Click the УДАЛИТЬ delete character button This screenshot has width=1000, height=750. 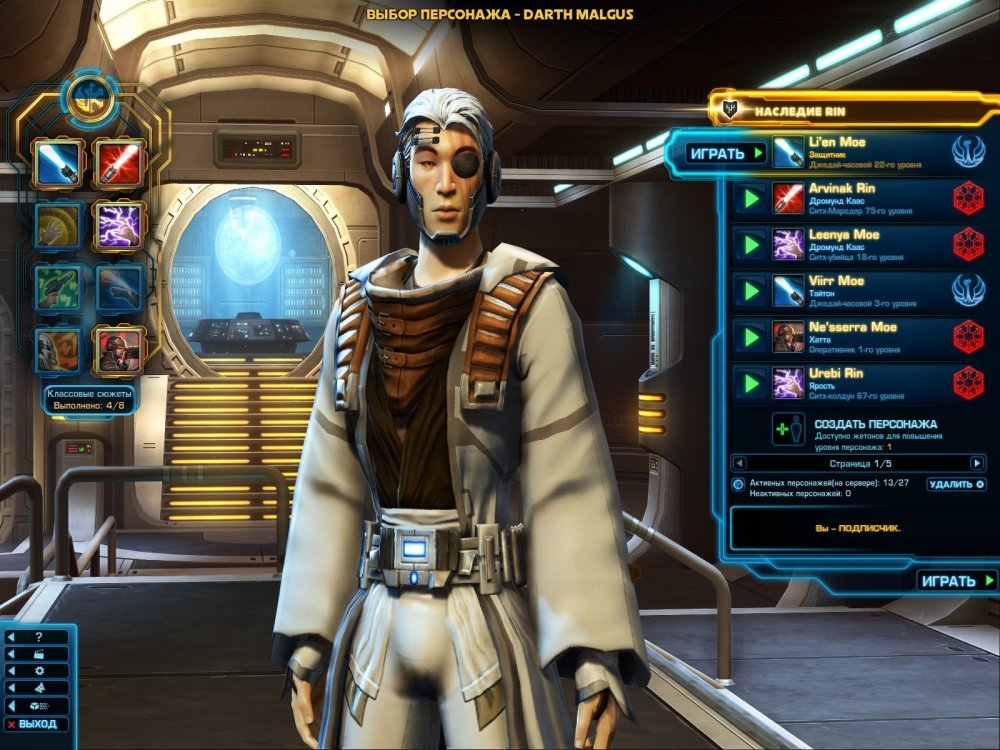click(x=955, y=484)
